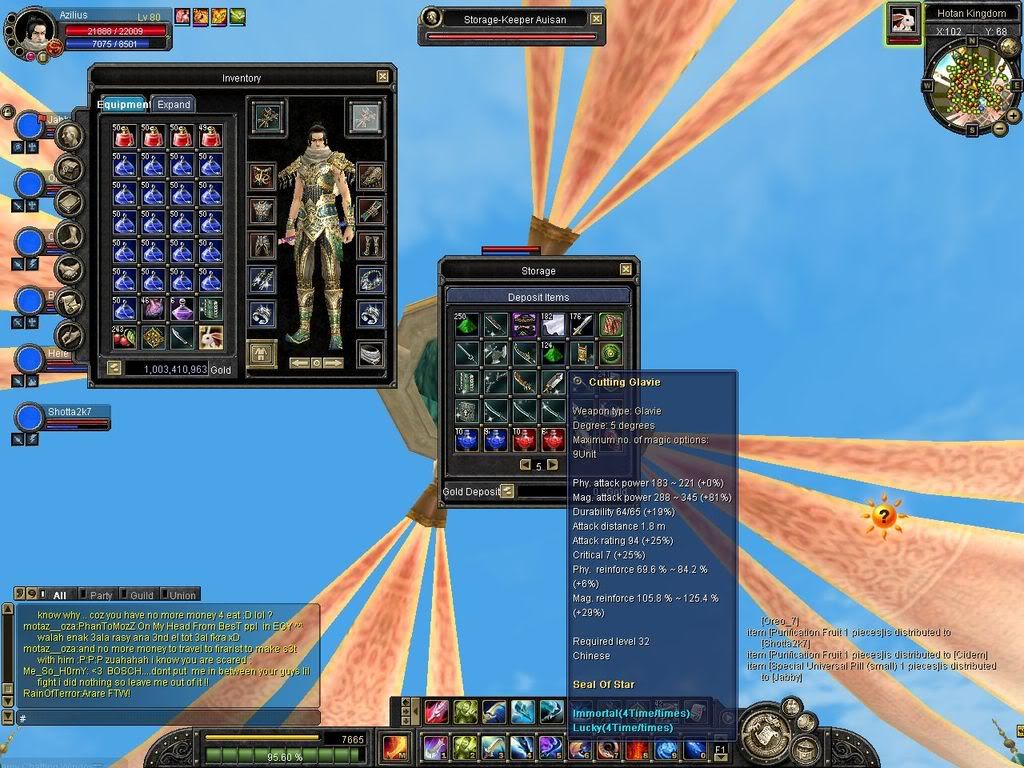Click the sun-shaped question mark help icon

pyautogui.click(x=883, y=516)
